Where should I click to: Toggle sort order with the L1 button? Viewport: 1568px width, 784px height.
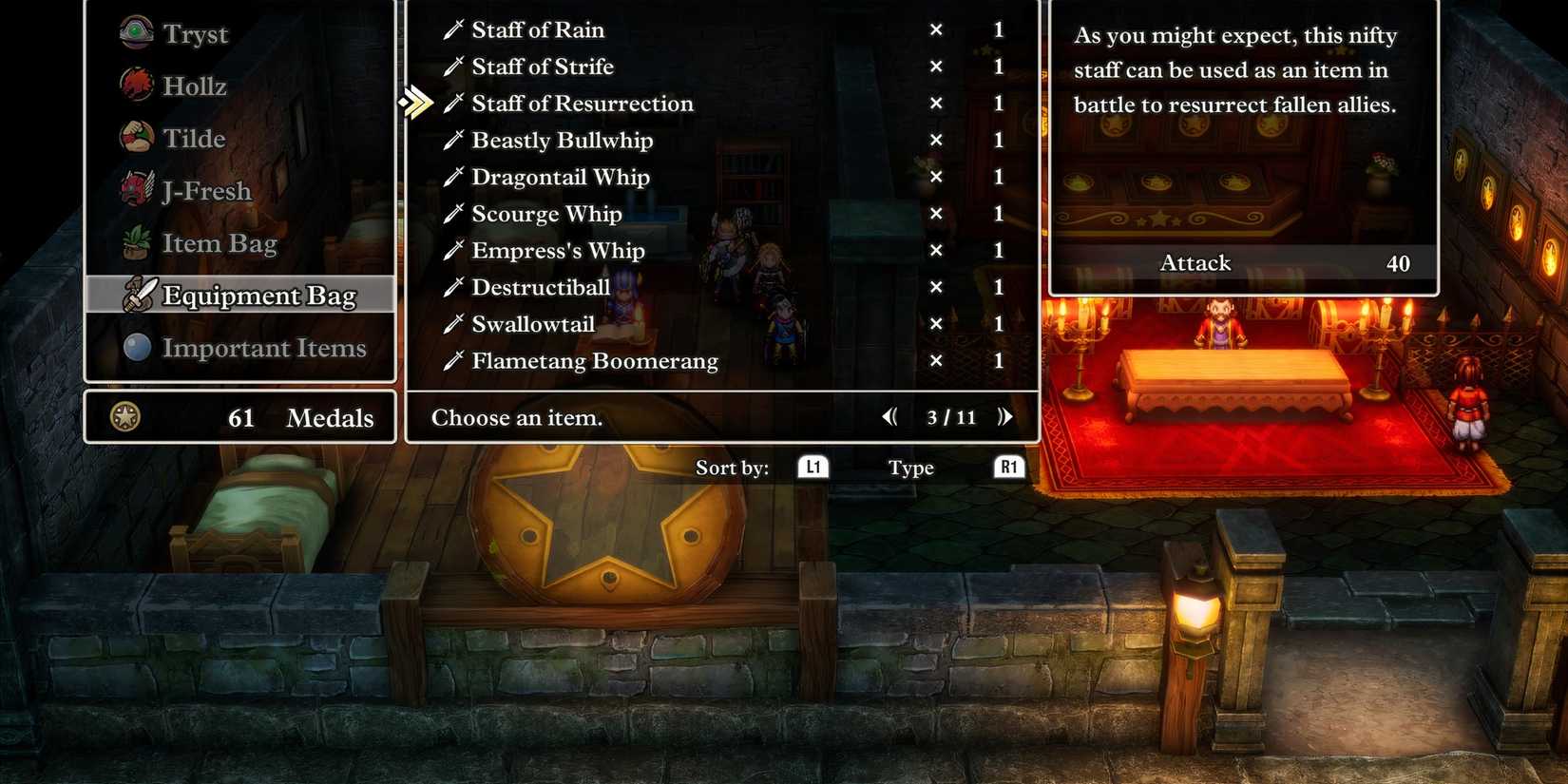[x=813, y=467]
